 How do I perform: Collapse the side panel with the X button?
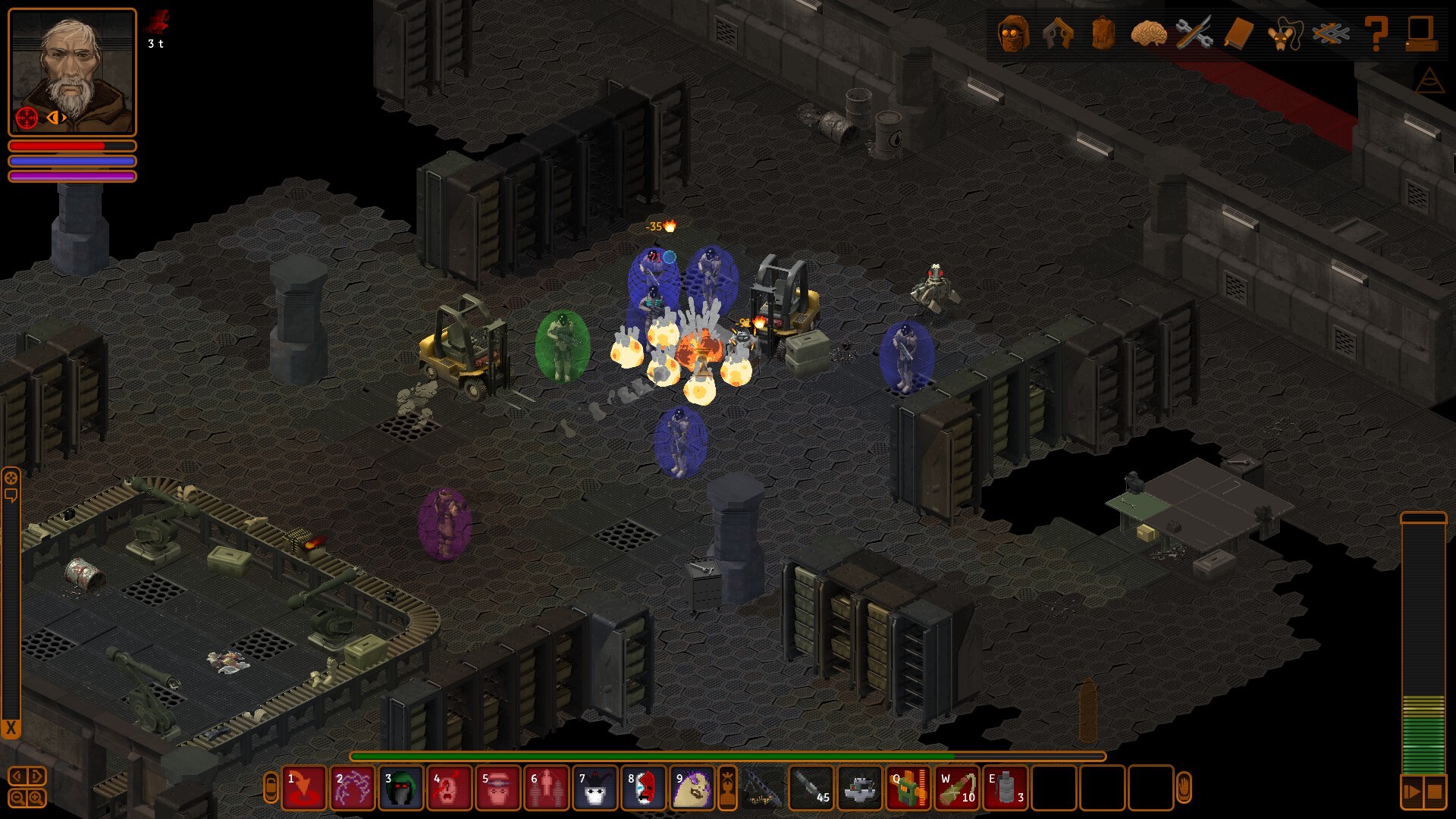[x=11, y=726]
